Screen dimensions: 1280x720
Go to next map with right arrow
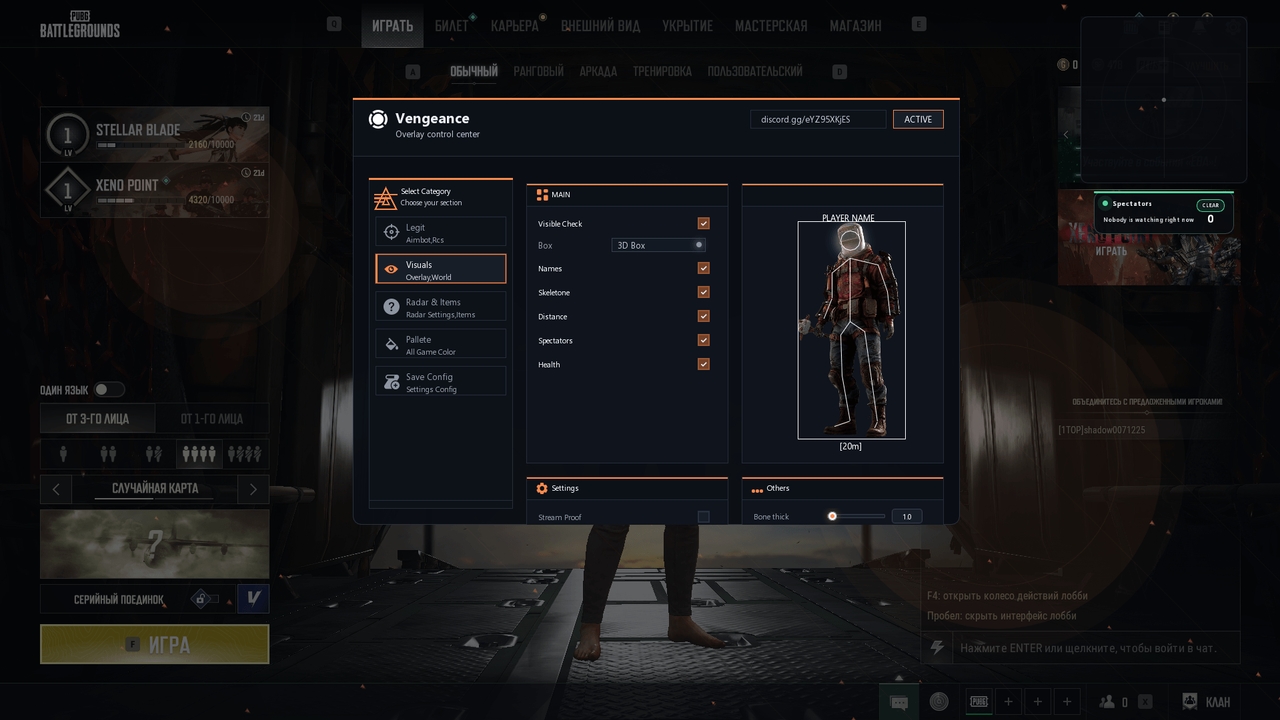[x=253, y=489]
